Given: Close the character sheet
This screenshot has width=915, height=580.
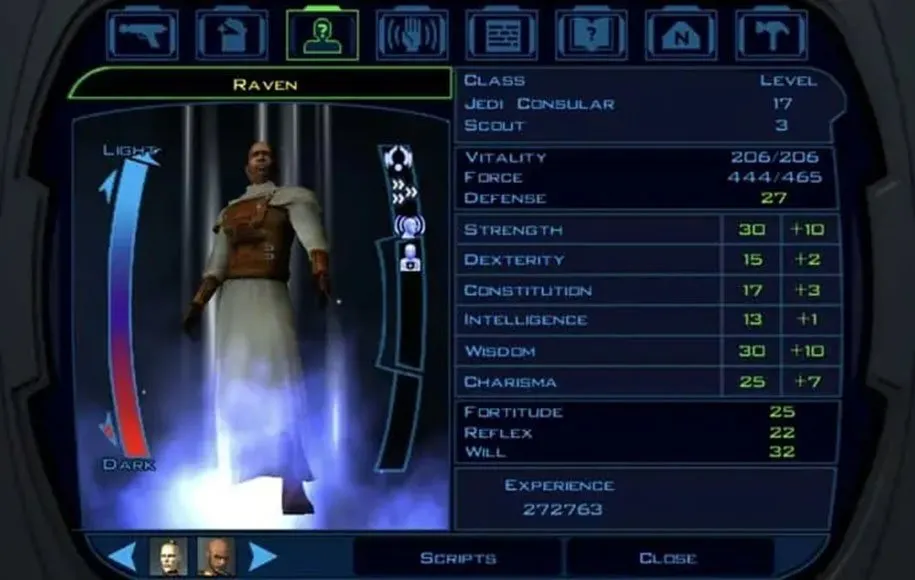Looking at the screenshot, I should click(x=668, y=558).
